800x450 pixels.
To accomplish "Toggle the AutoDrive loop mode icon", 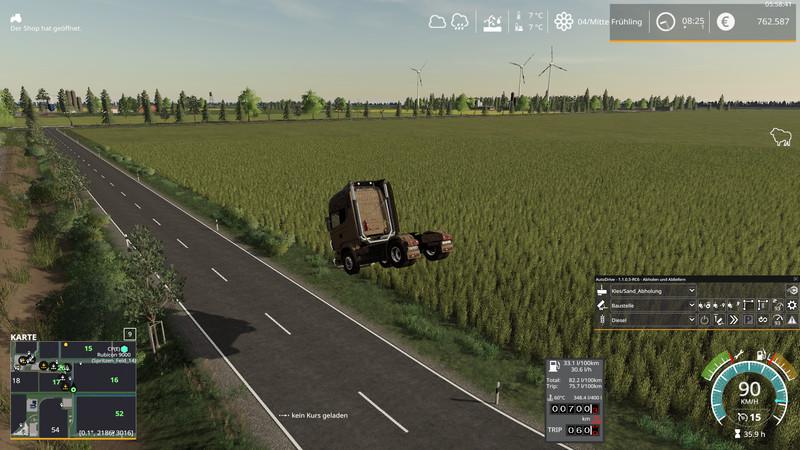I will pyautogui.click(x=762, y=320).
